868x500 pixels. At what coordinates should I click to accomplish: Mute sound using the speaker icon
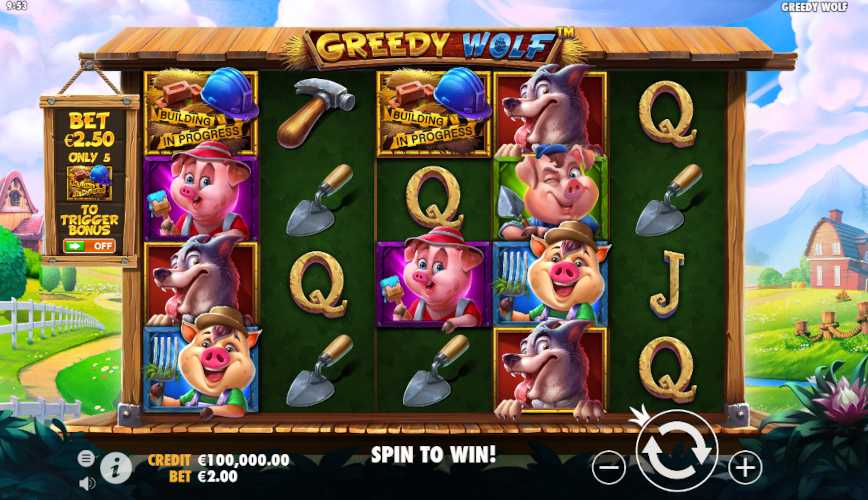tap(87, 482)
